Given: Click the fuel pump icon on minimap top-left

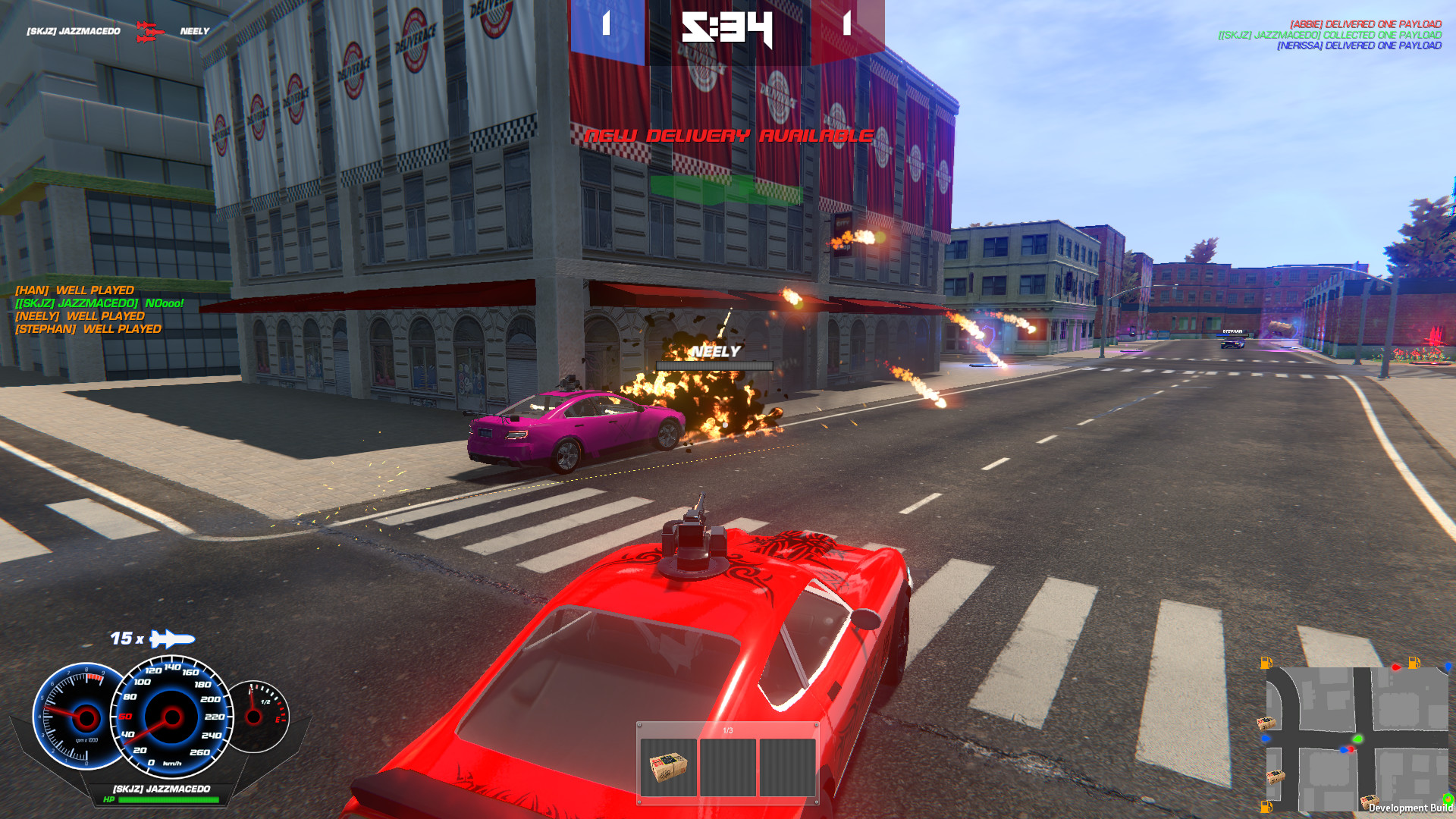Looking at the screenshot, I should [1266, 663].
